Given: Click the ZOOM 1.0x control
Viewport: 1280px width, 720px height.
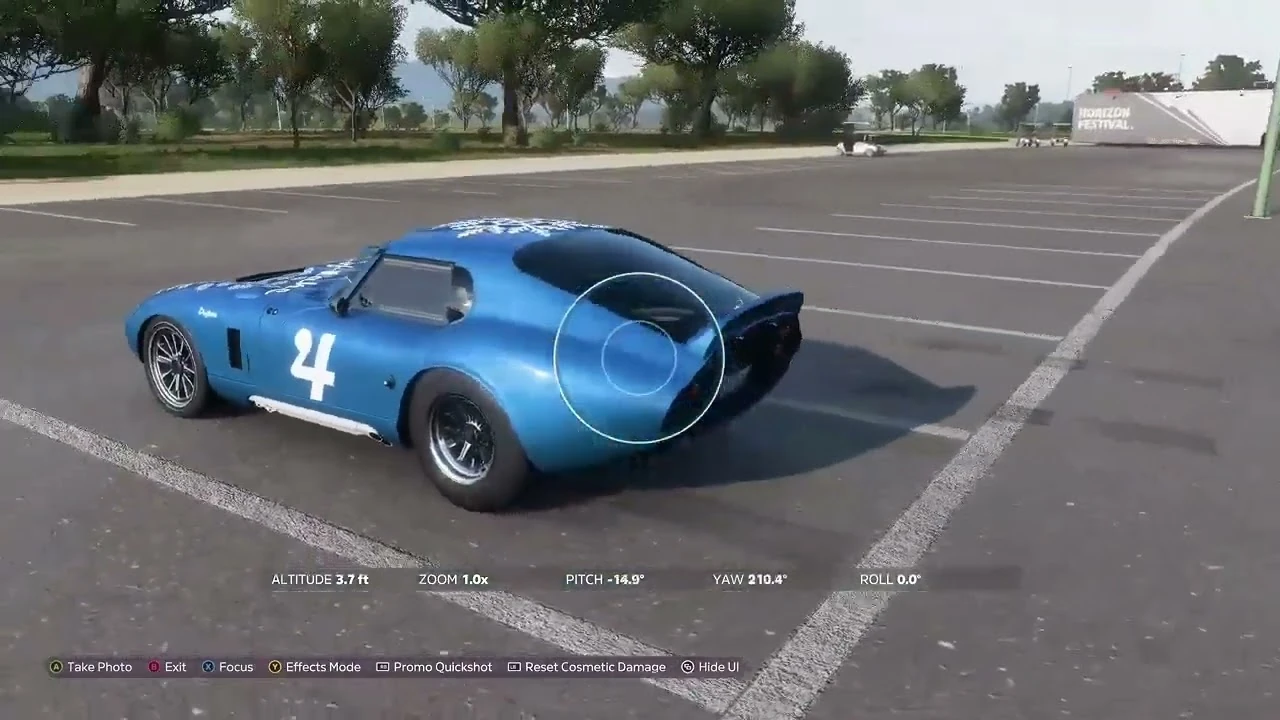Looking at the screenshot, I should click(x=453, y=579).
